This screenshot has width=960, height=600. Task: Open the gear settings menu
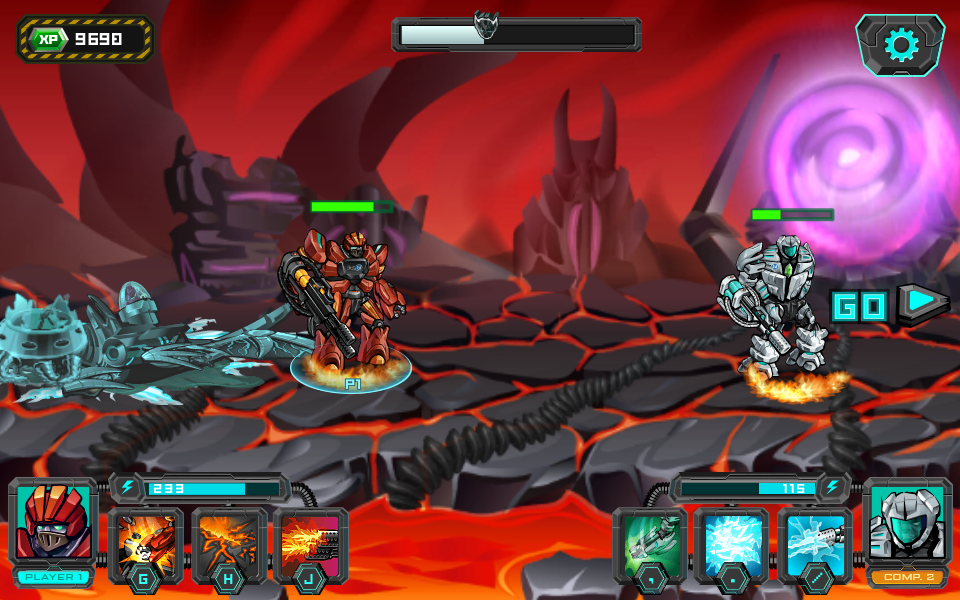[900, 45]
